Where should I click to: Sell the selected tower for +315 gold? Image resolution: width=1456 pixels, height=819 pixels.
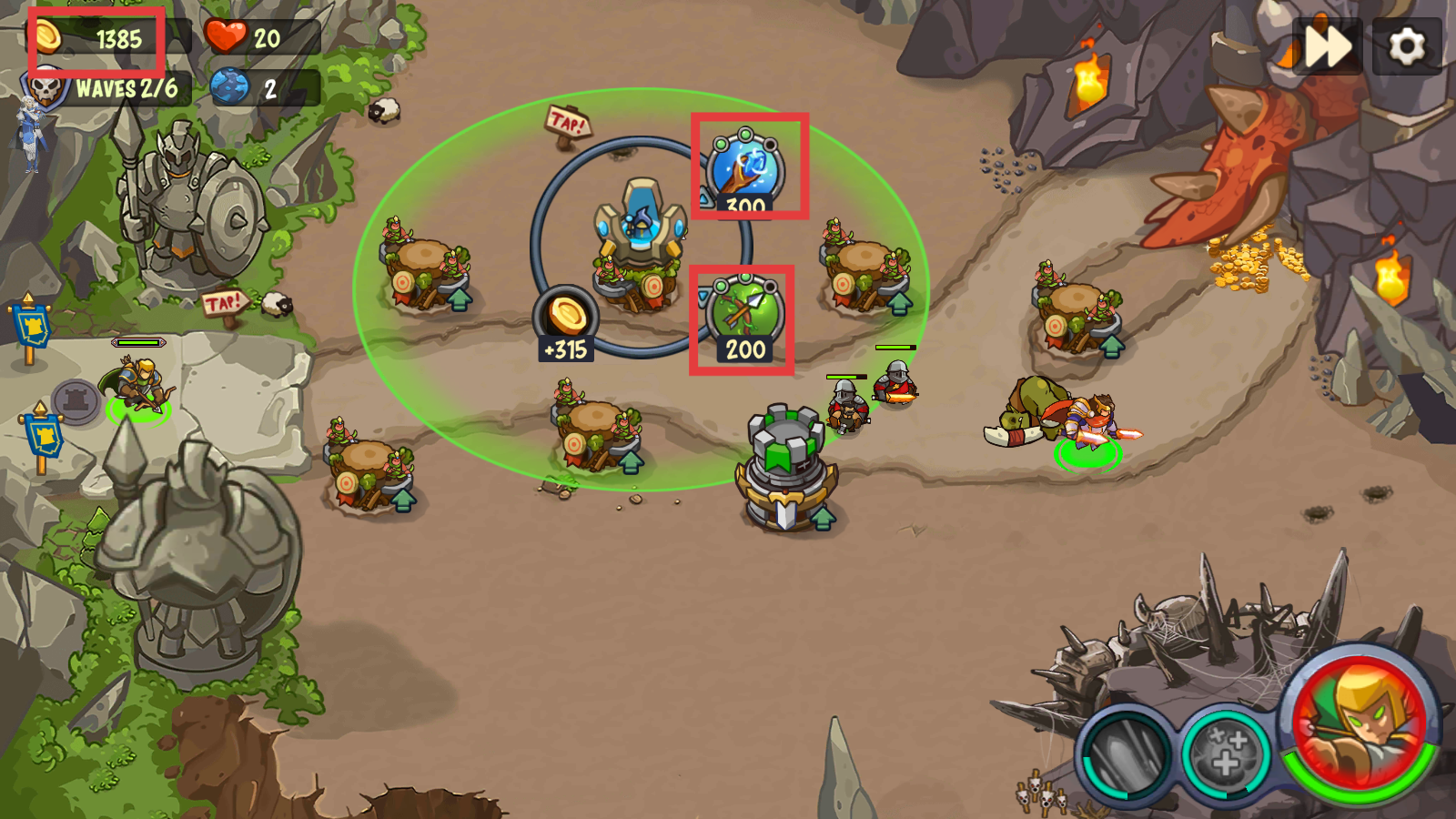(566, 320)
